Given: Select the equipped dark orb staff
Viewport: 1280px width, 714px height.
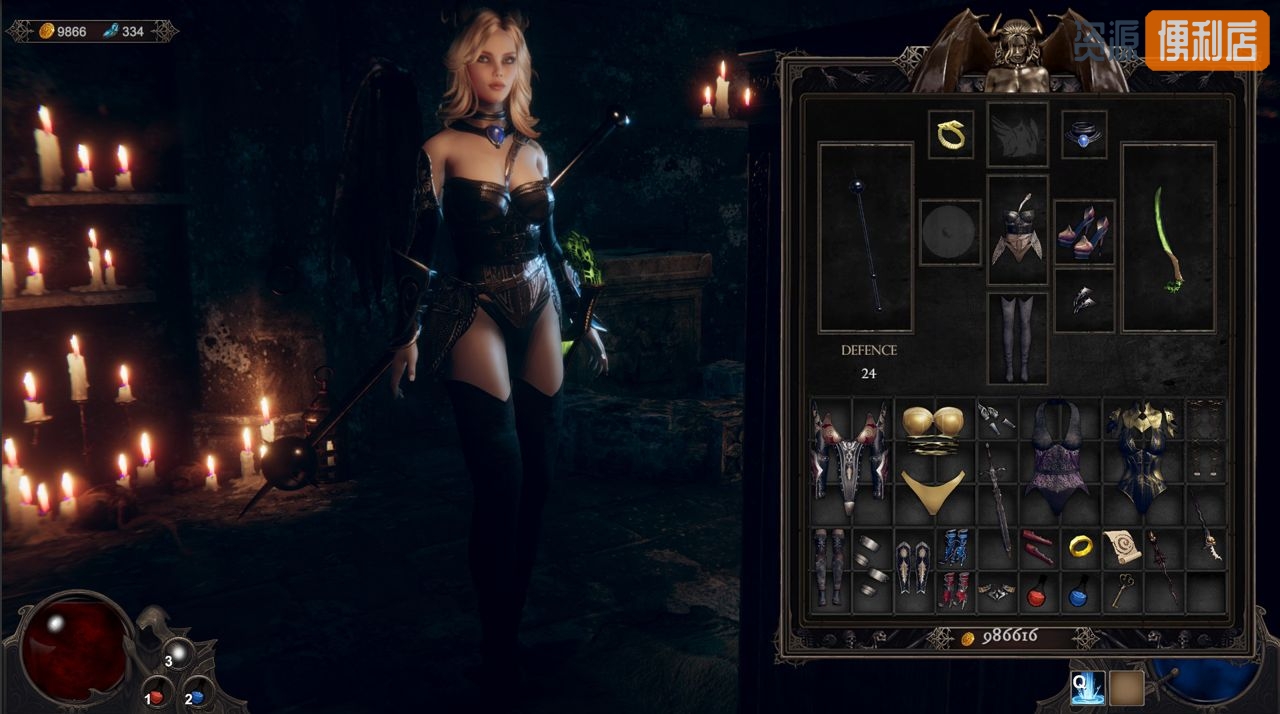Looking at the screenshot, I should click(x=866, y=238).
